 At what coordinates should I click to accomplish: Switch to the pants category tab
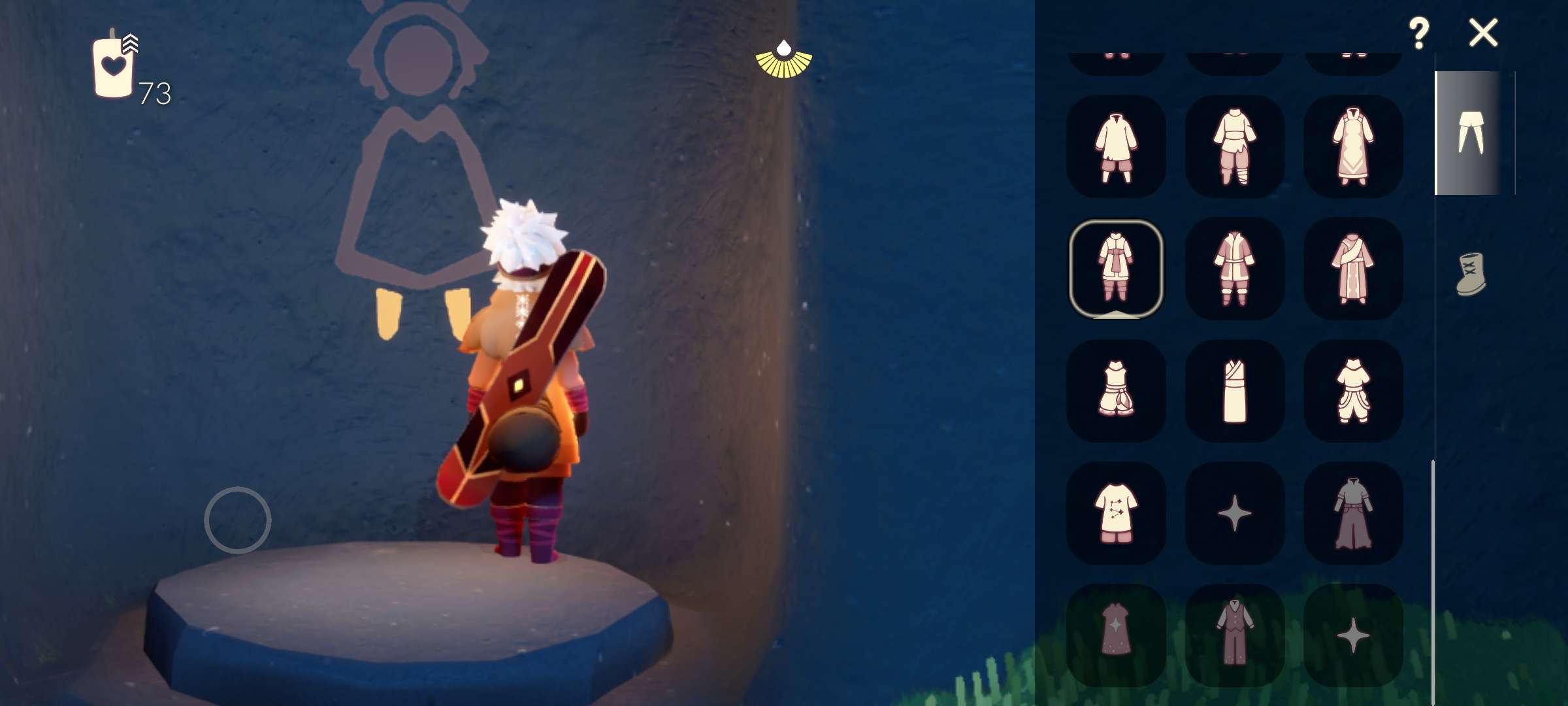[x=1470, y=133]
